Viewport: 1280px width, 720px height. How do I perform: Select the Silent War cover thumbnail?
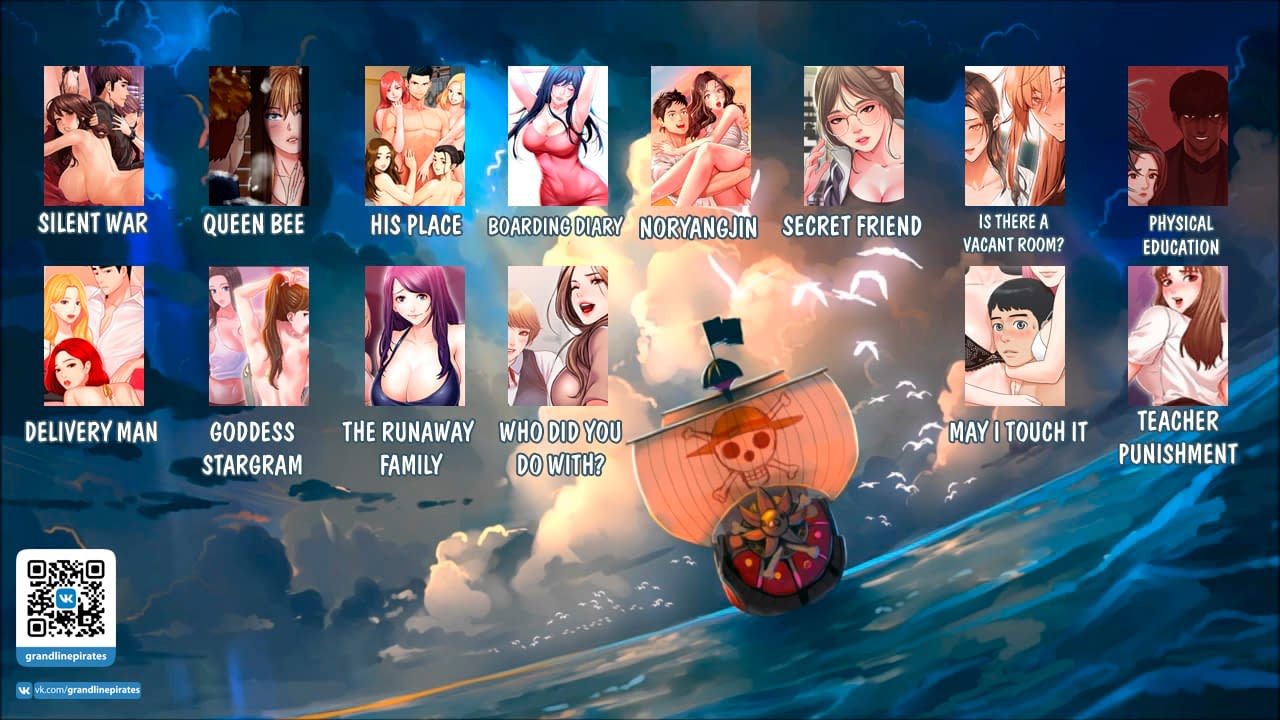94,136
